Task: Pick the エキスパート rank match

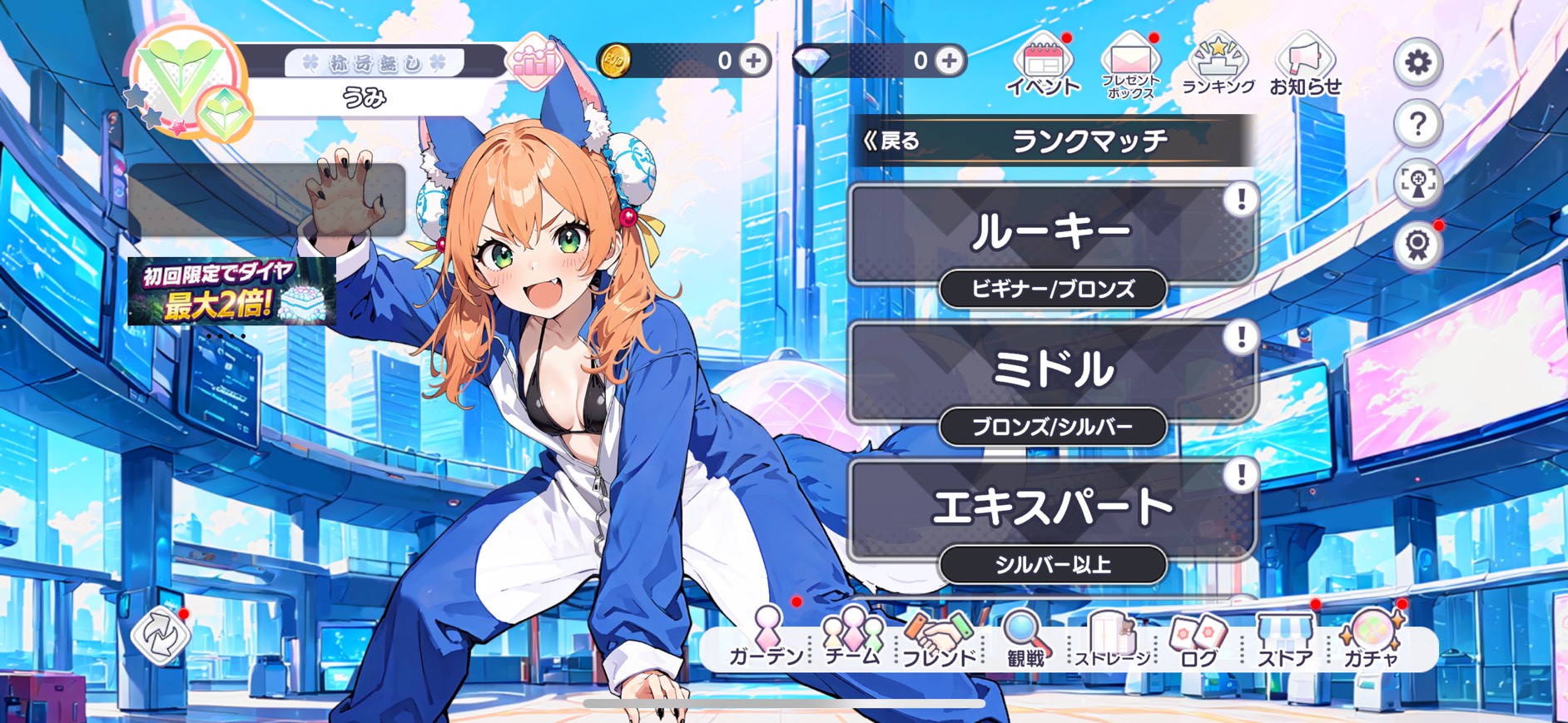Action: [x=1052, y=508]
